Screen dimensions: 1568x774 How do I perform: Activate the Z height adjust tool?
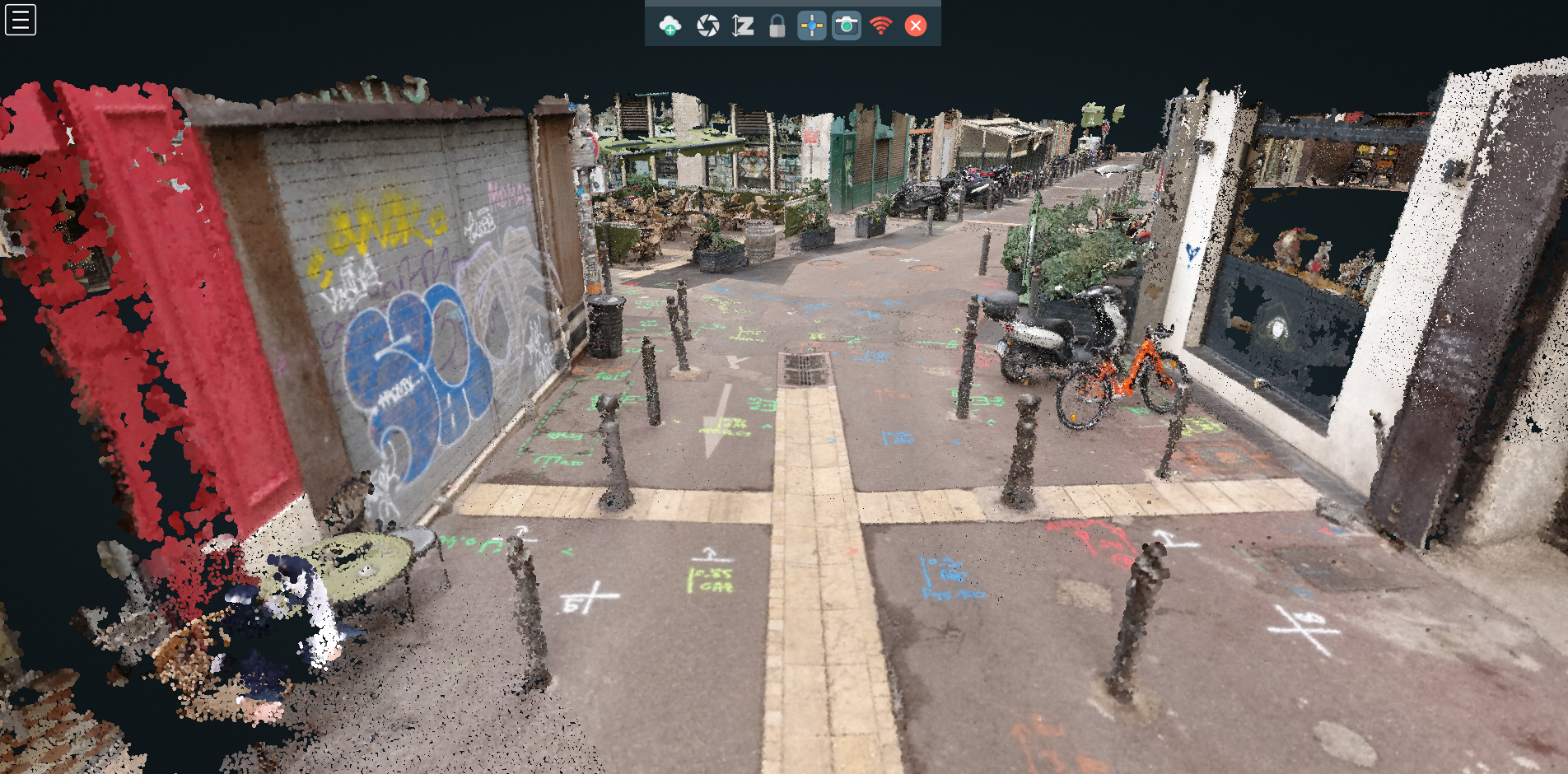pos(743,26)
